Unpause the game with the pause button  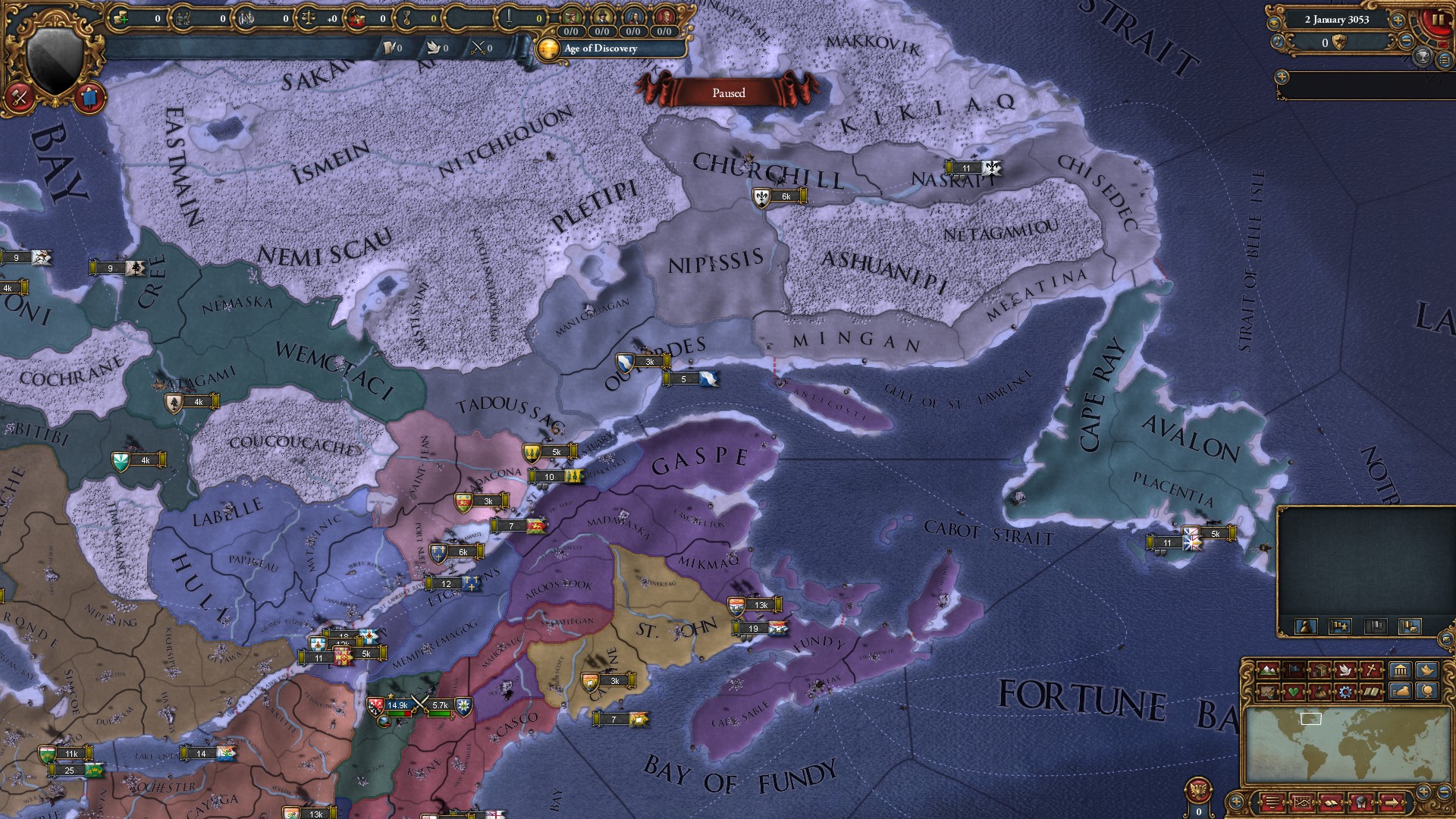click(x=1439, y=20)
